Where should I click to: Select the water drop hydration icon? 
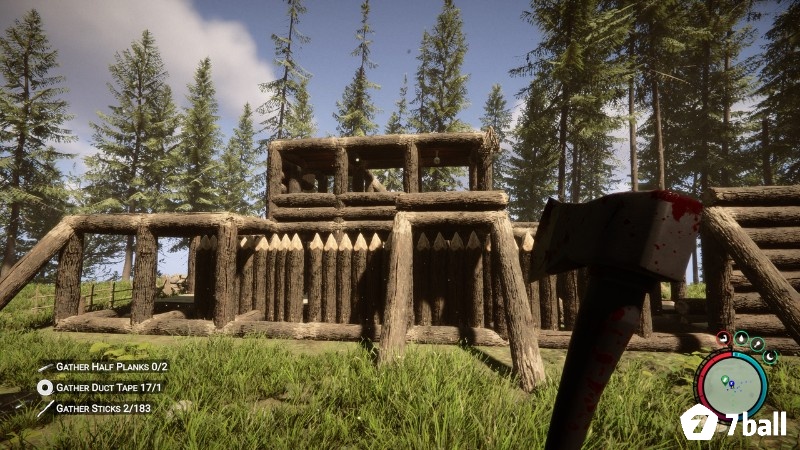click(742, 338)
